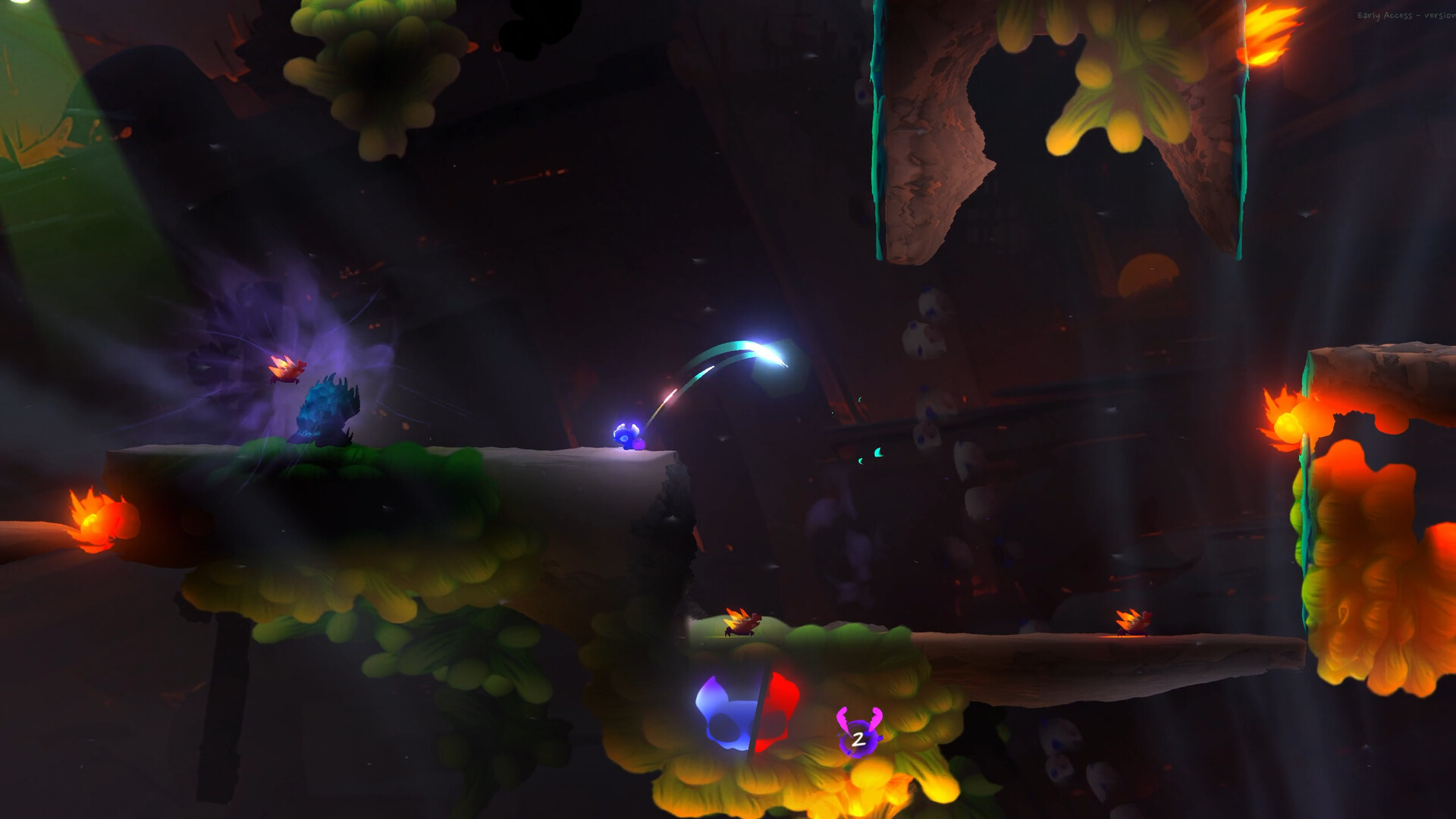Click the glowing blue creature firing the projectile

[x=626, y=436]
